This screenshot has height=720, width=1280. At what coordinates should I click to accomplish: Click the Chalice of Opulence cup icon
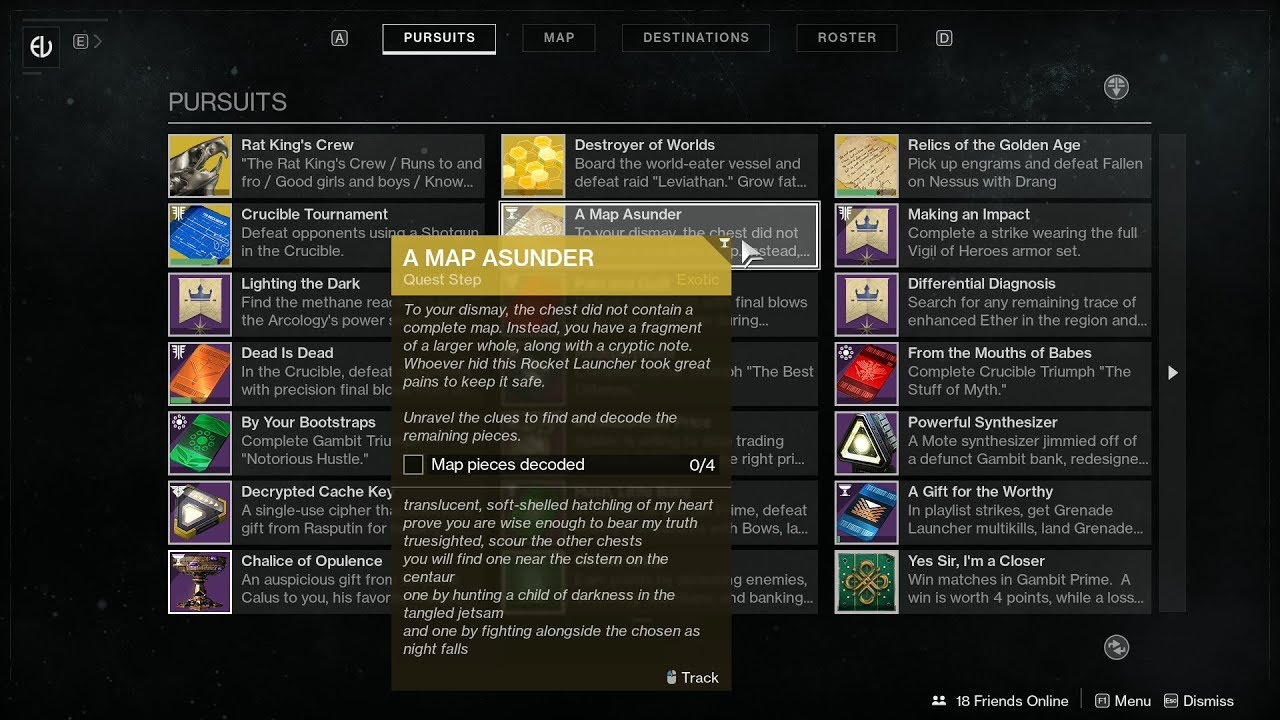tap(200, 582)
